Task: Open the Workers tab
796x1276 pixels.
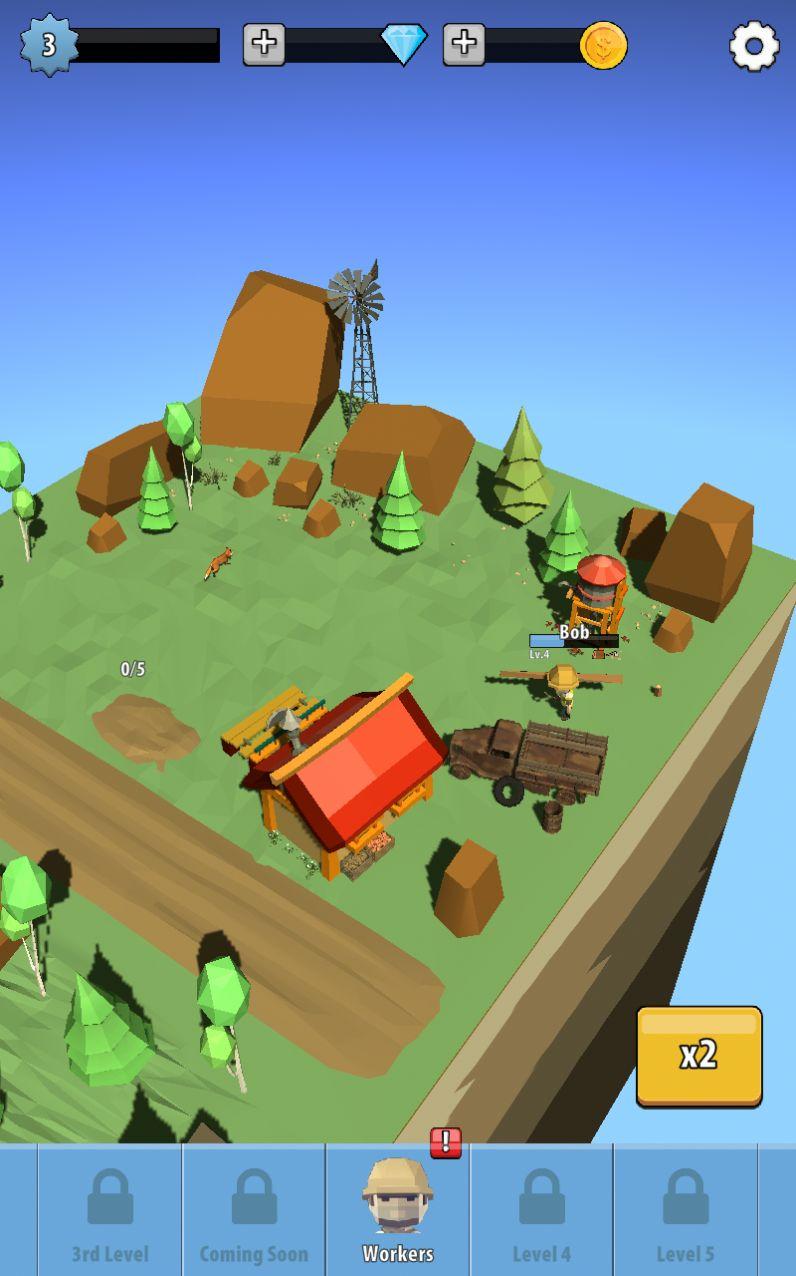Action: [x=398, y=1210]
